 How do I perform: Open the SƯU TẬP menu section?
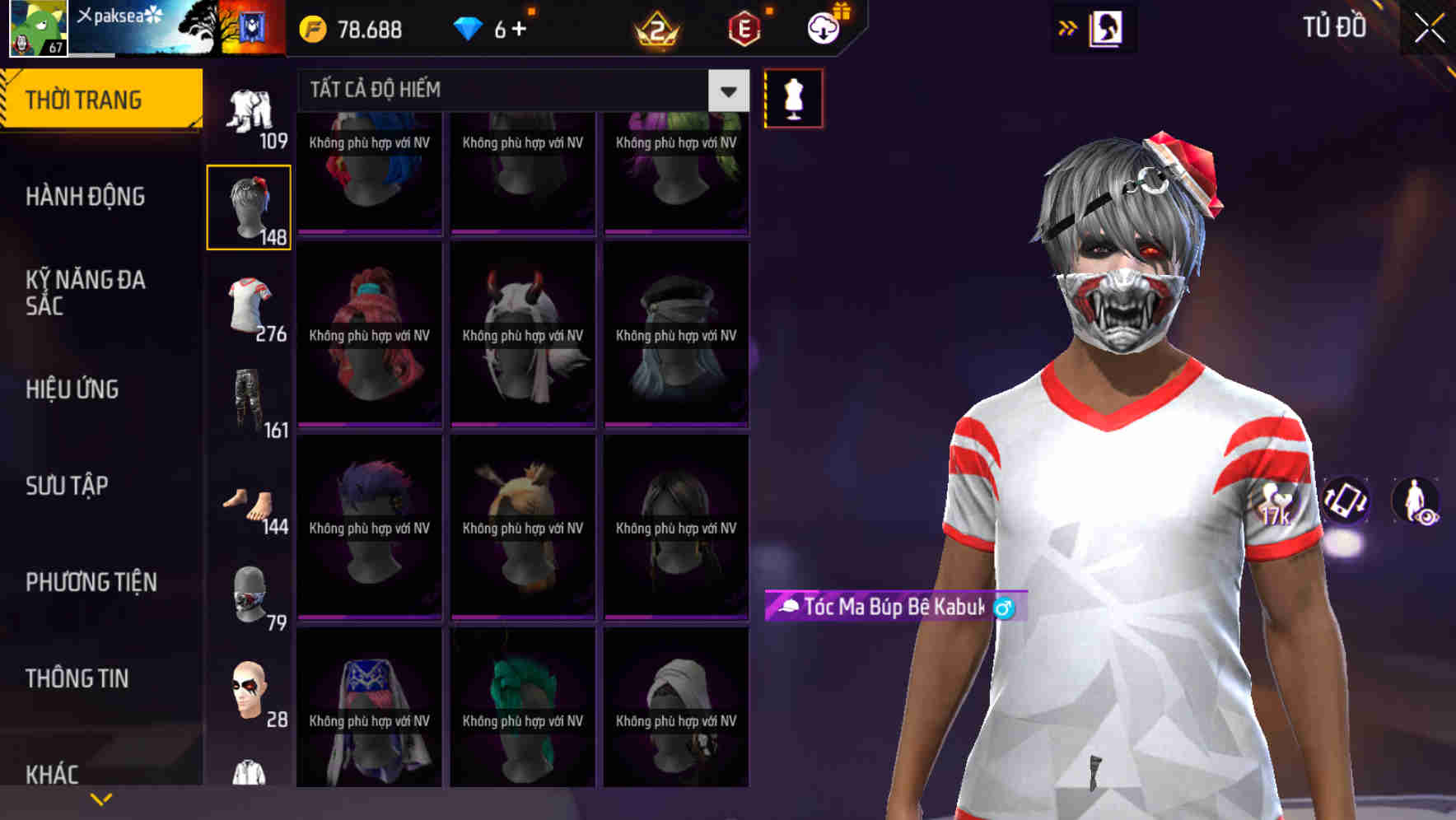coord(66,486)
